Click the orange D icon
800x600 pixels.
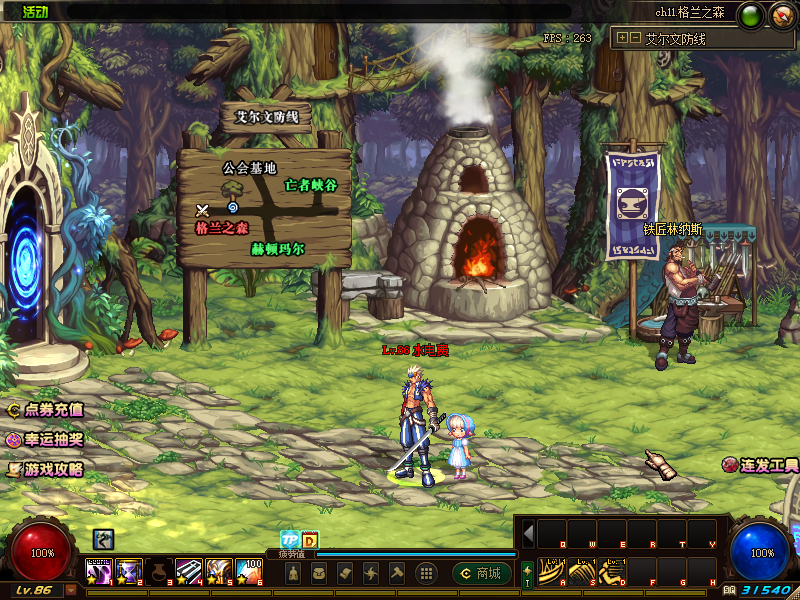(309, 540)
